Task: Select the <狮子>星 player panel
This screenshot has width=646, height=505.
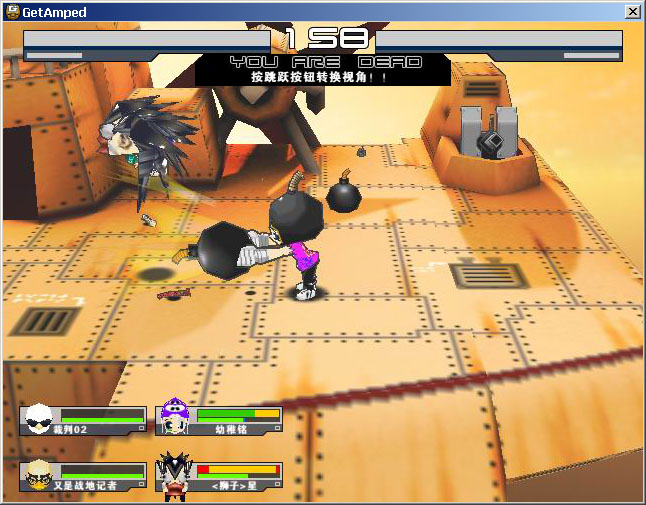Action: tap(219, 476)
